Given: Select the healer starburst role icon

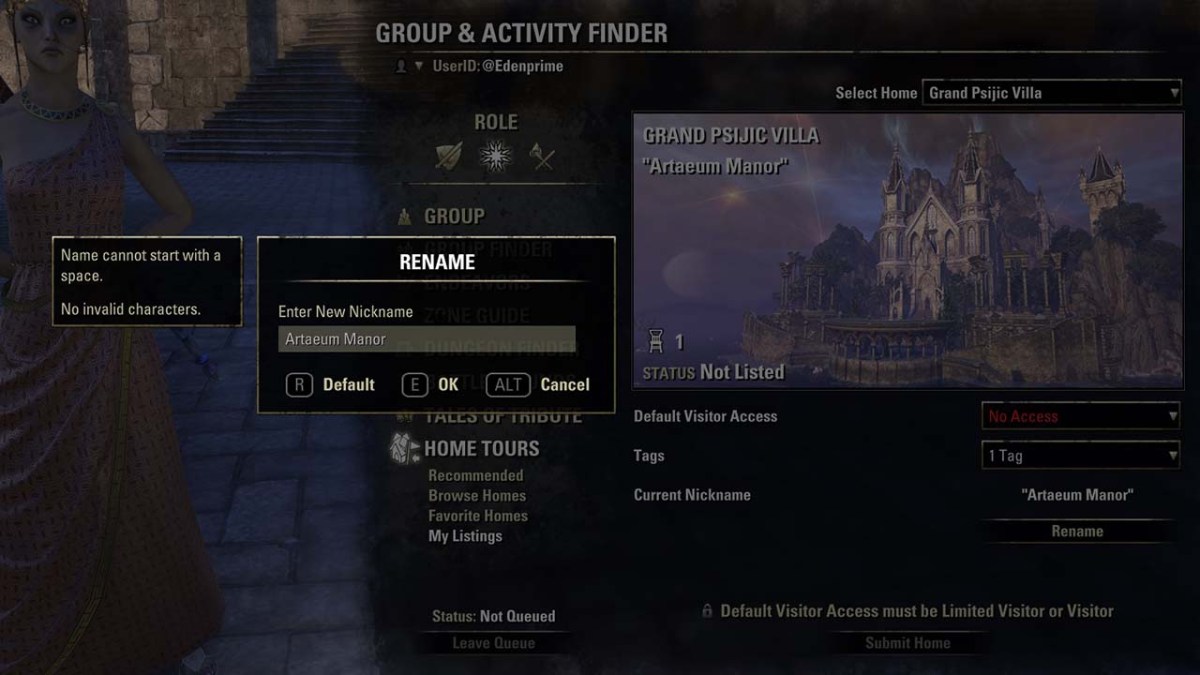Looking at the screenshot, I should (495, 156).
